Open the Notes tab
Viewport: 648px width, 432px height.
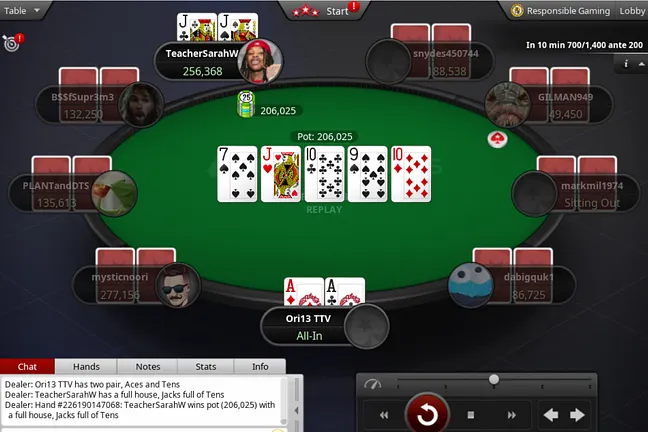pos(147,367)
